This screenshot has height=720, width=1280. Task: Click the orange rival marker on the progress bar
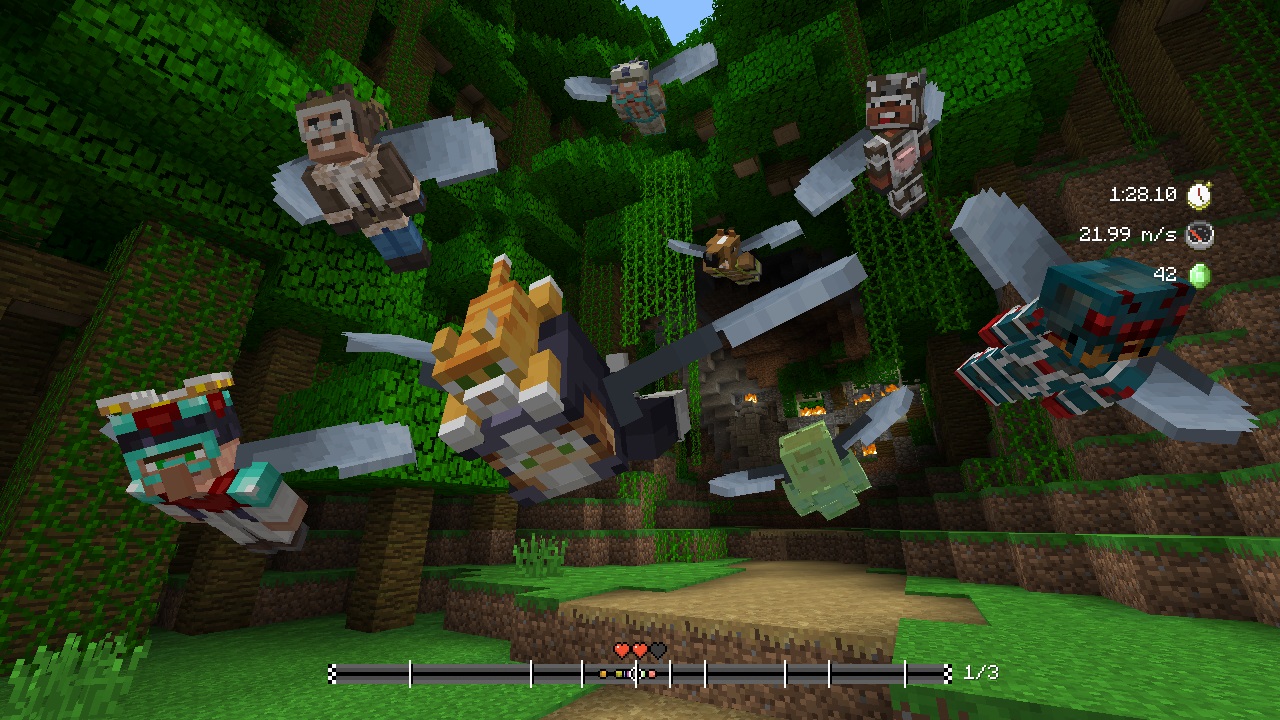tap(603, 673)
